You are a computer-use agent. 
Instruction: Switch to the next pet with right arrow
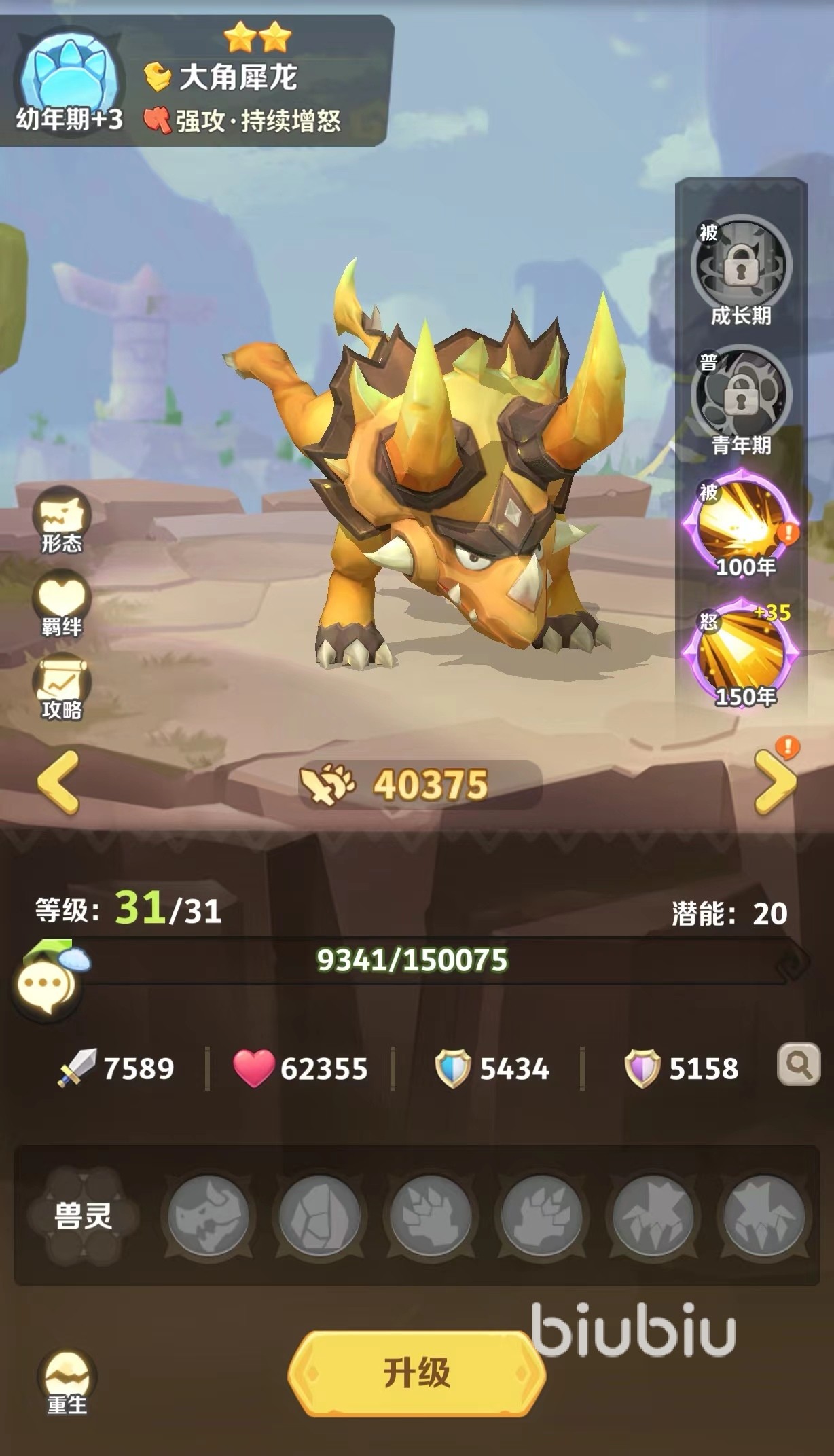click(x=776, y=782)
